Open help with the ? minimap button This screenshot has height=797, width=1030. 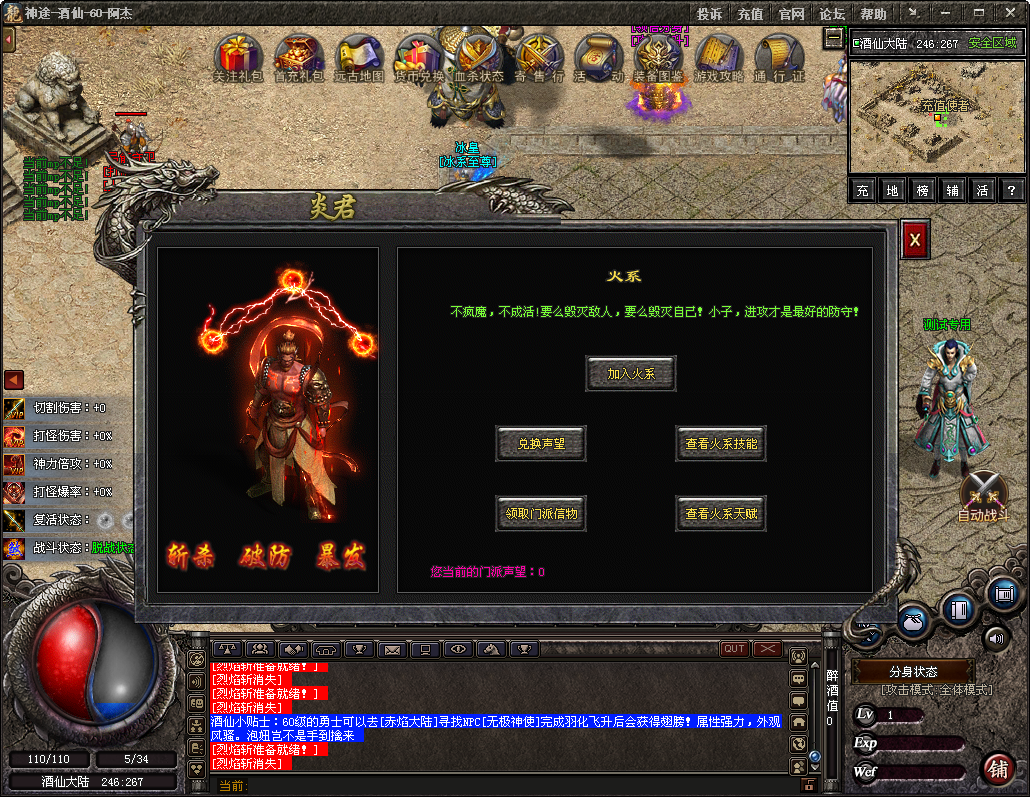1012,190
